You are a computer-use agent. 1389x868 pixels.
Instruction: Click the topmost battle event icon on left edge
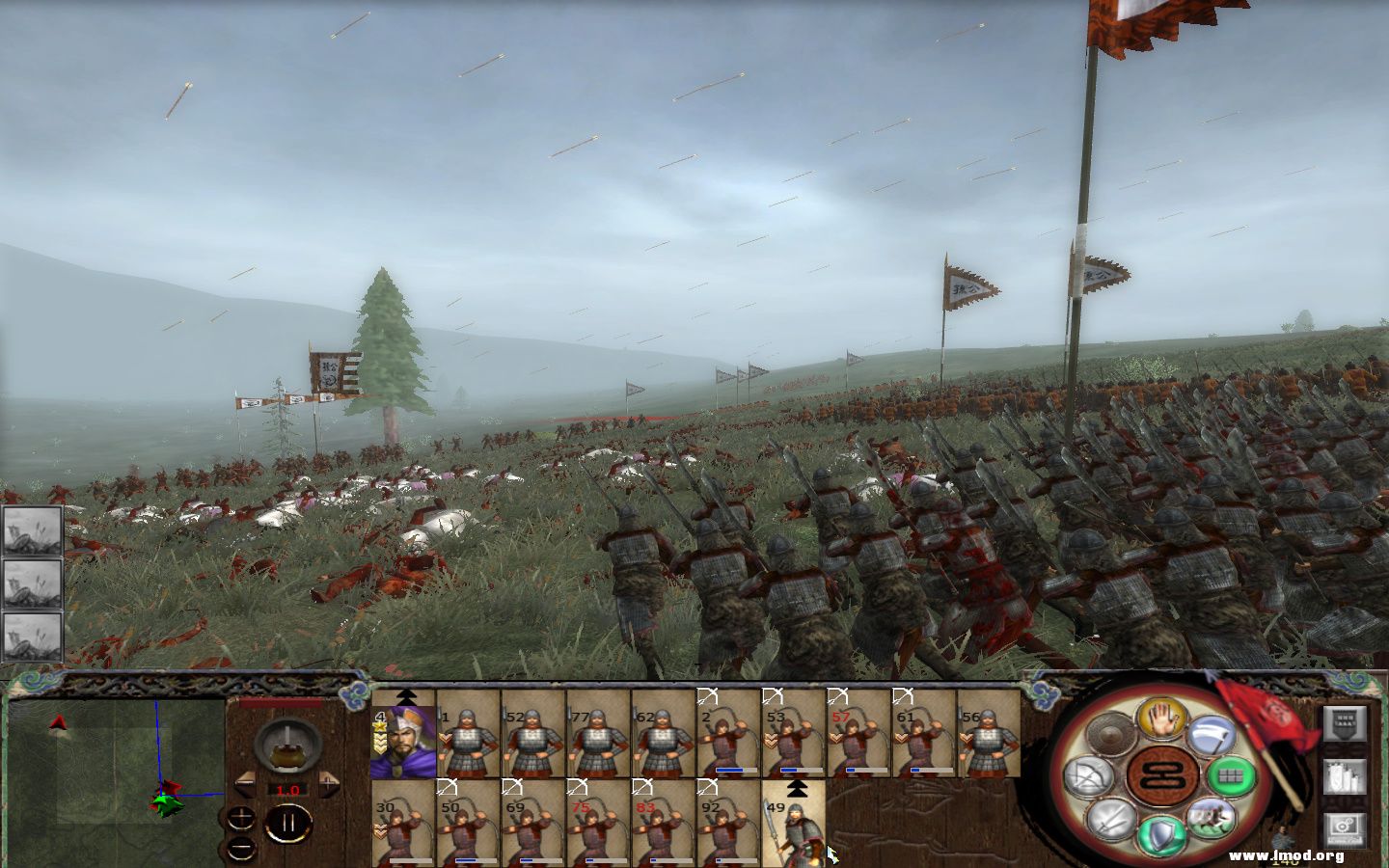click(32, 532)
